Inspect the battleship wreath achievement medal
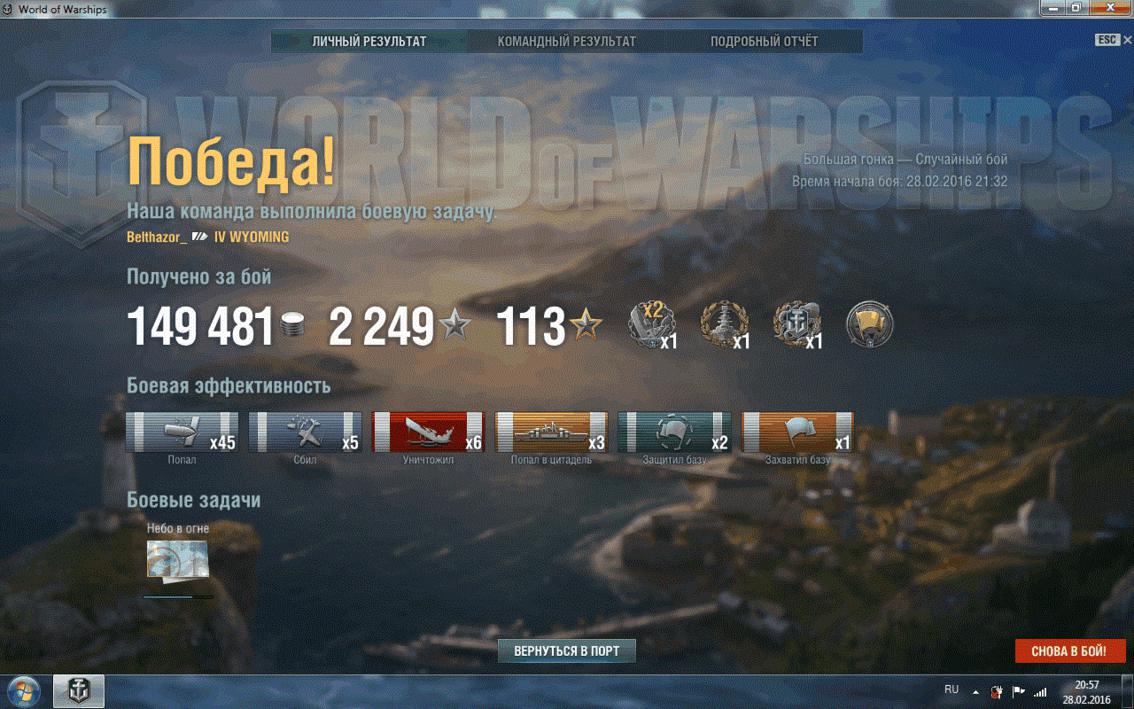 click(x=724, y=325)
